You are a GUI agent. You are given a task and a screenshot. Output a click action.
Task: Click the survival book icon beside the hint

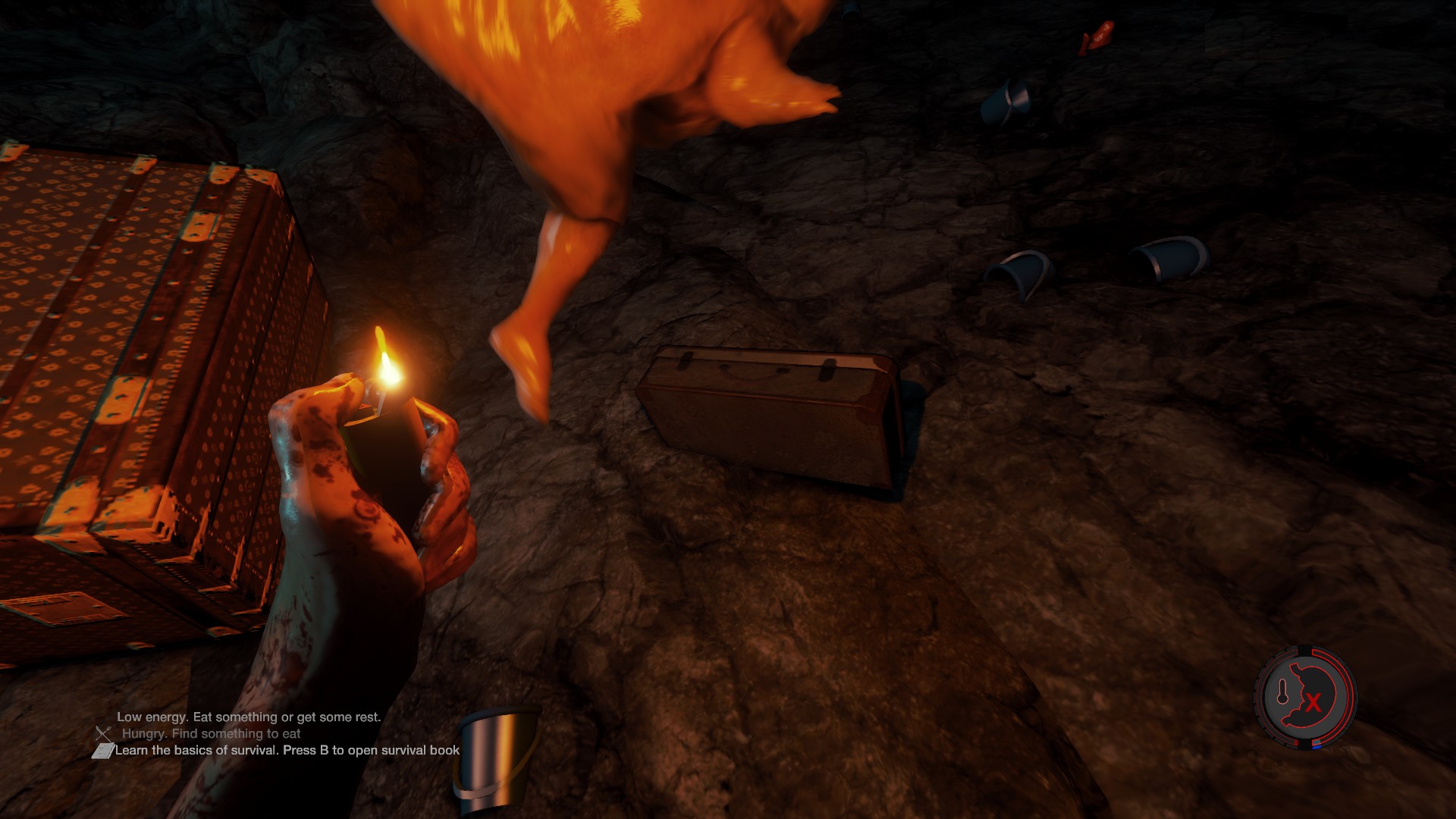click(102, 751)
